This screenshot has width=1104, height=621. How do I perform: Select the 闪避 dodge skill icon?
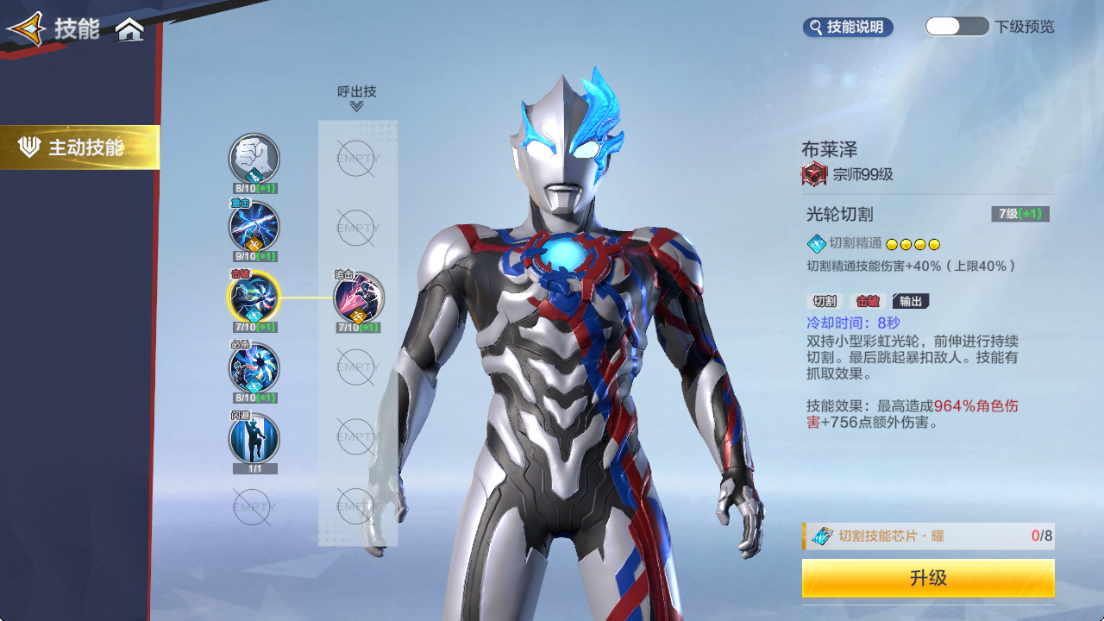(254, 437)
